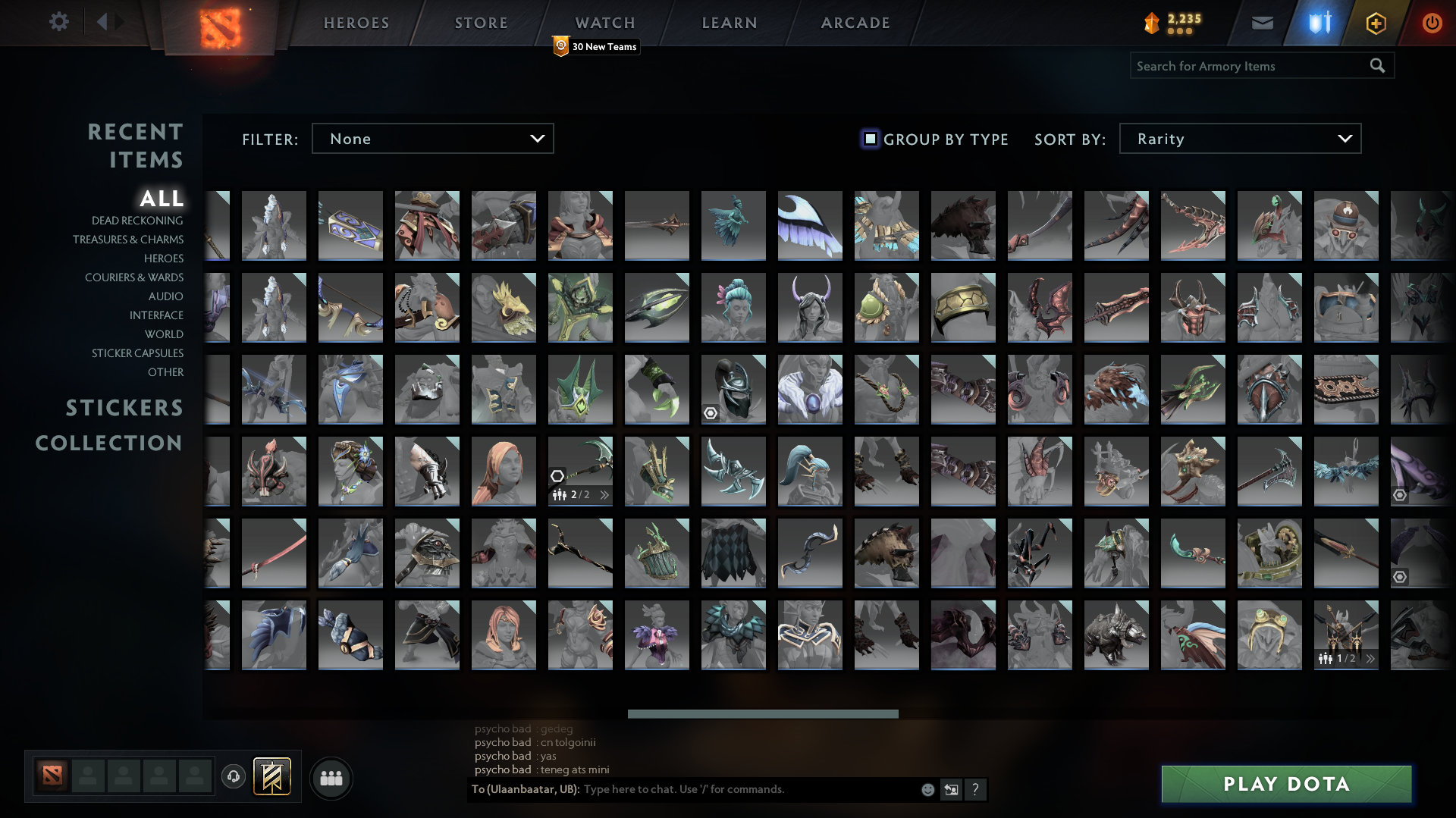
Task: Expand the 2/2 bundle item arrows
Action: (604, 494)
